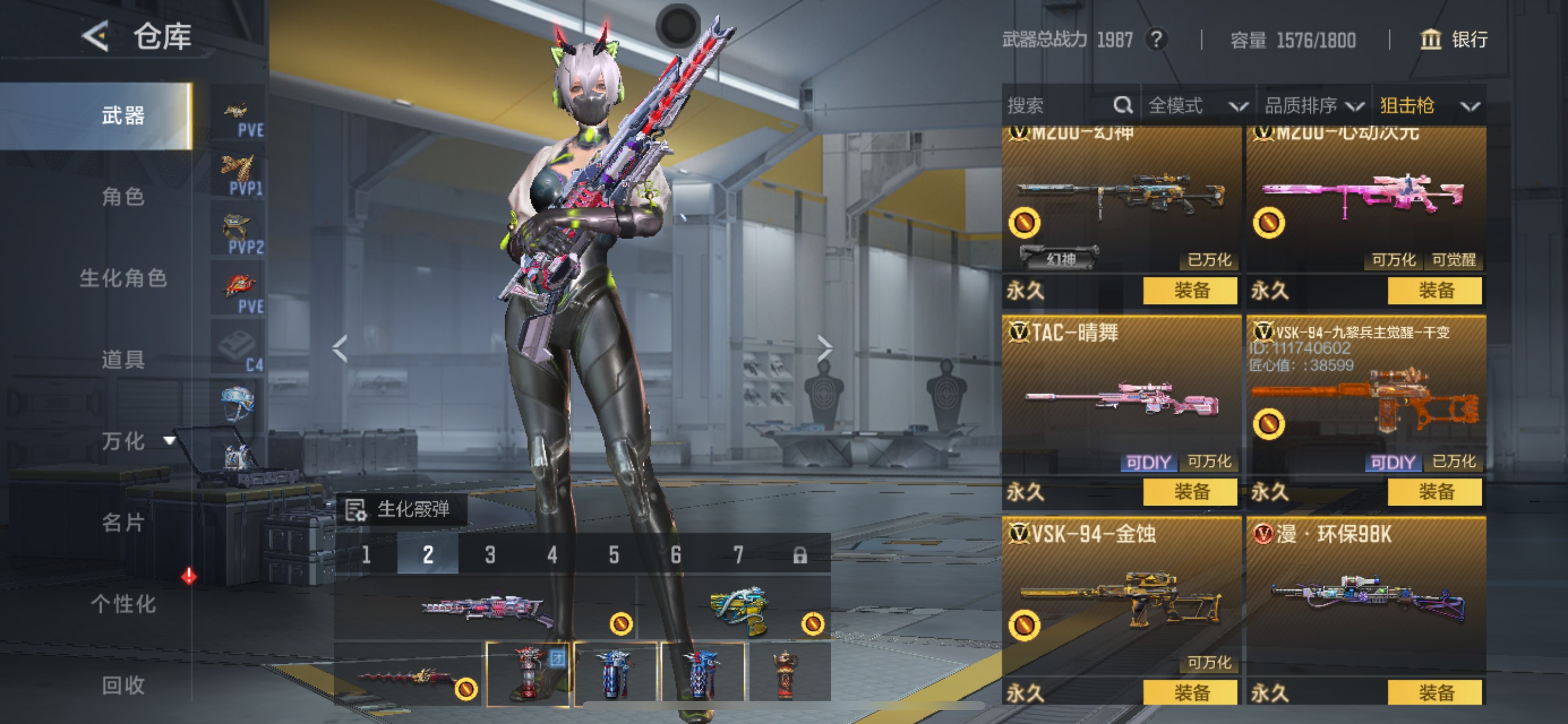1568x724 pixels.
Task: Rotate to the next character with right arrow
Action: click(824, 349)
